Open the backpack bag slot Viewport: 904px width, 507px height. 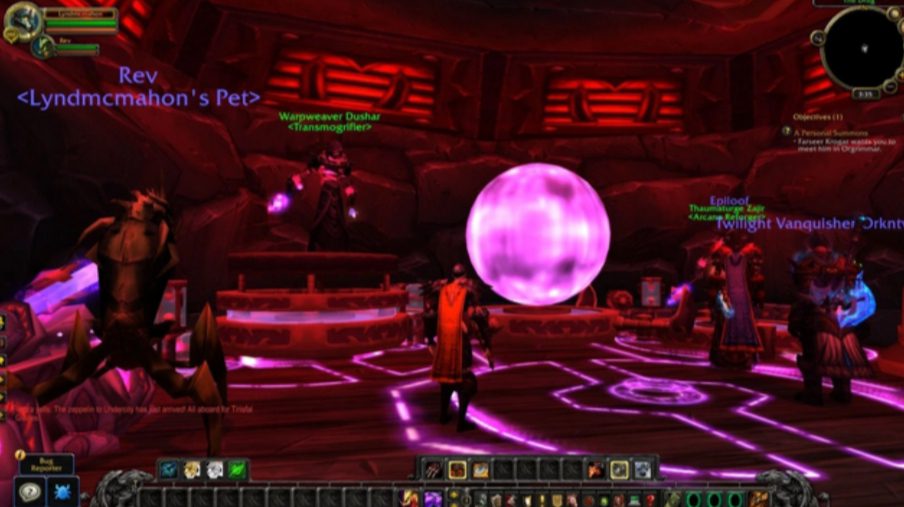click(x=759, y=498)
